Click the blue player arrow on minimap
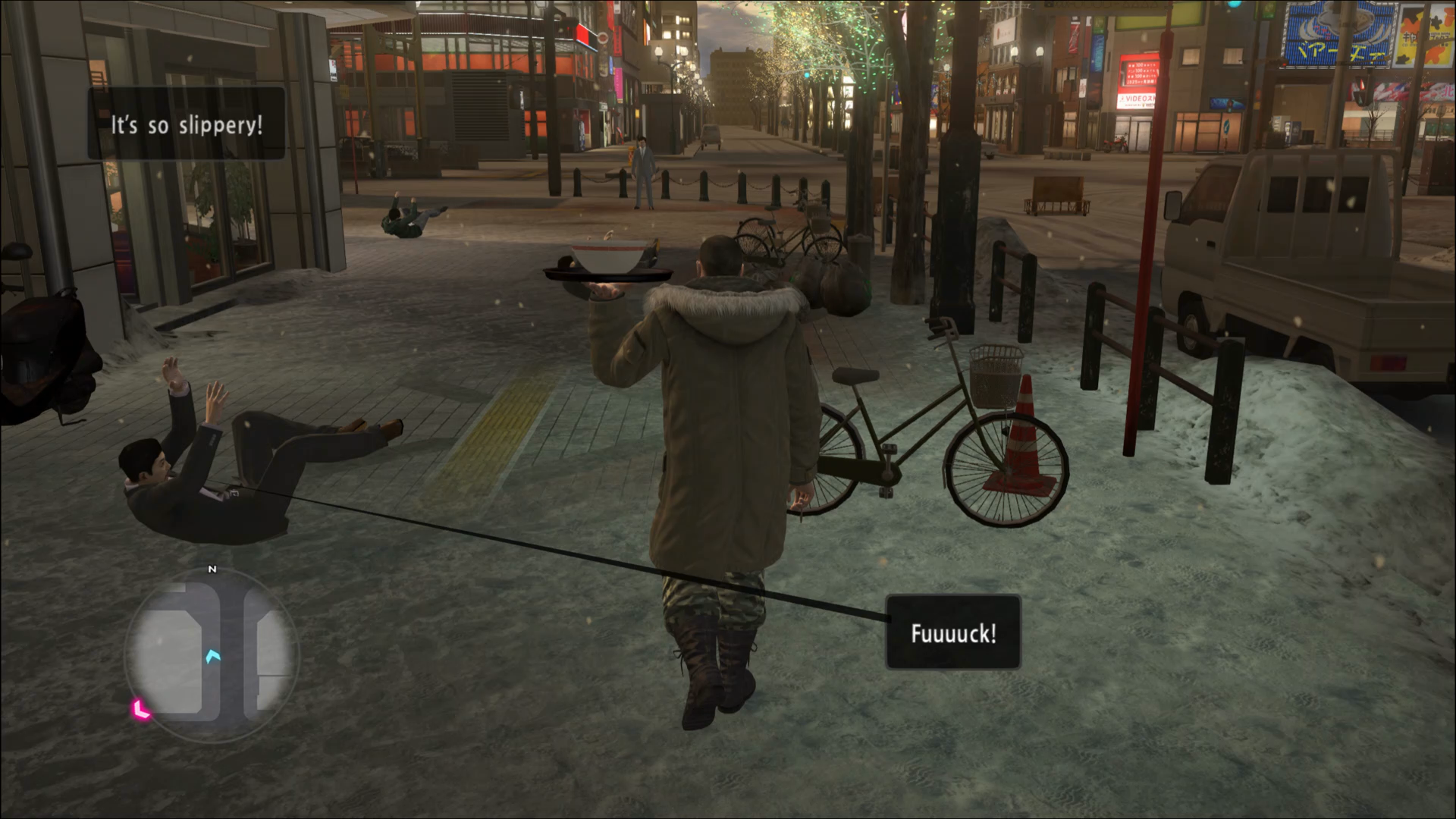The height and width of the screenshot is (819, 1456). [x=212, y=655]
